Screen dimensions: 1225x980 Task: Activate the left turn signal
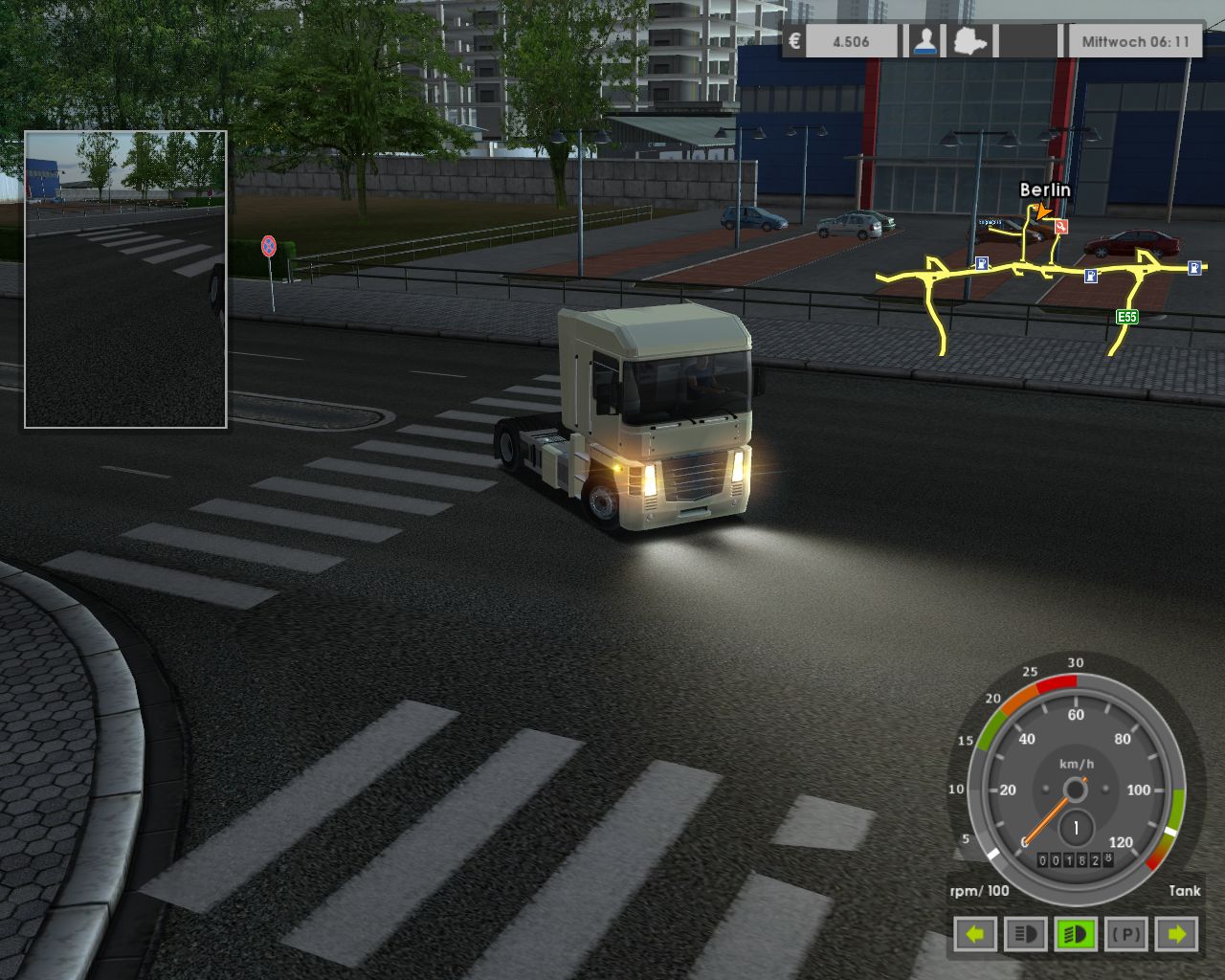pyautogui.click(x=974, y=932)
